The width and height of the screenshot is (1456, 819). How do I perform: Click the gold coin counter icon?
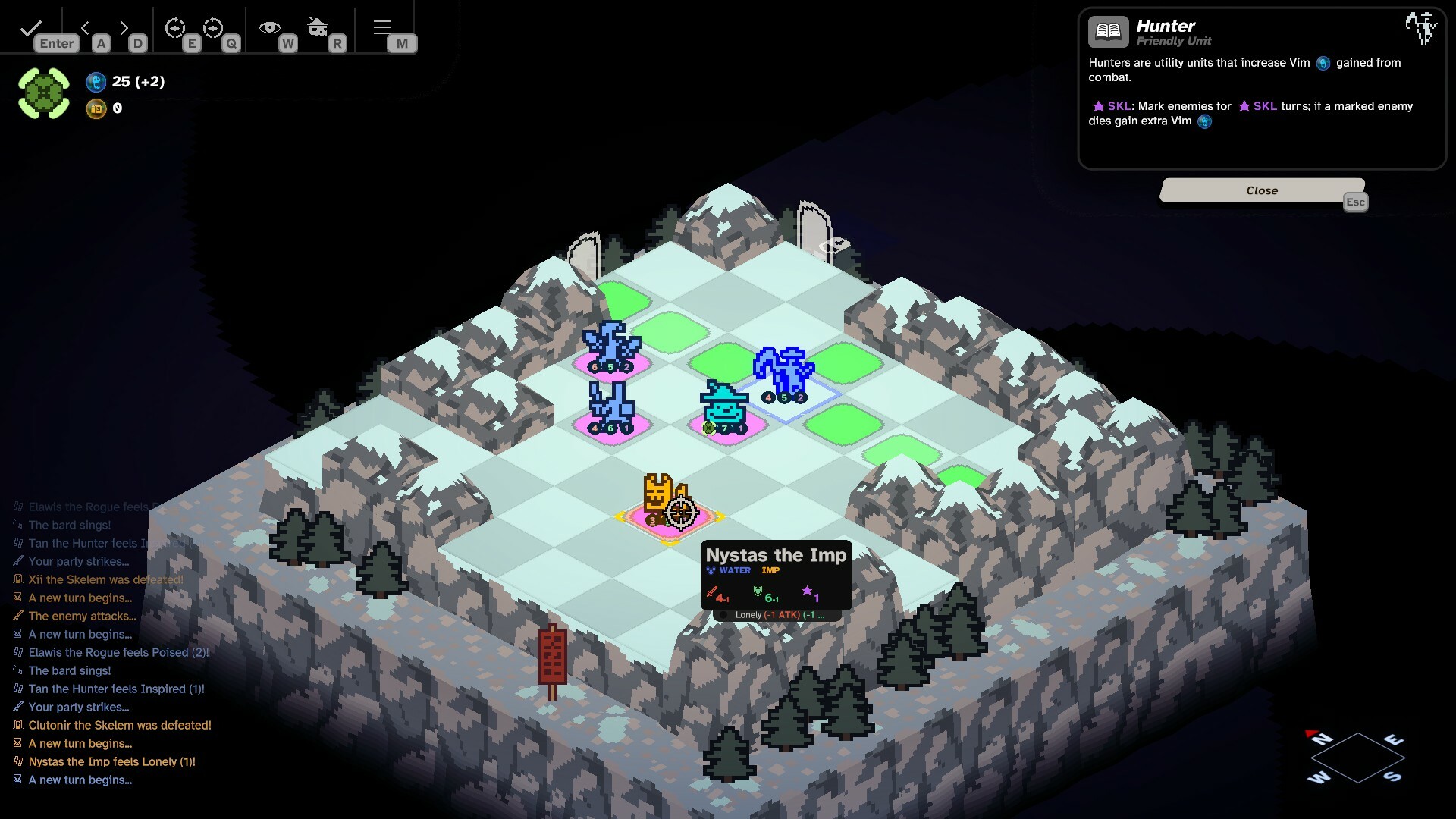[96, 108]
